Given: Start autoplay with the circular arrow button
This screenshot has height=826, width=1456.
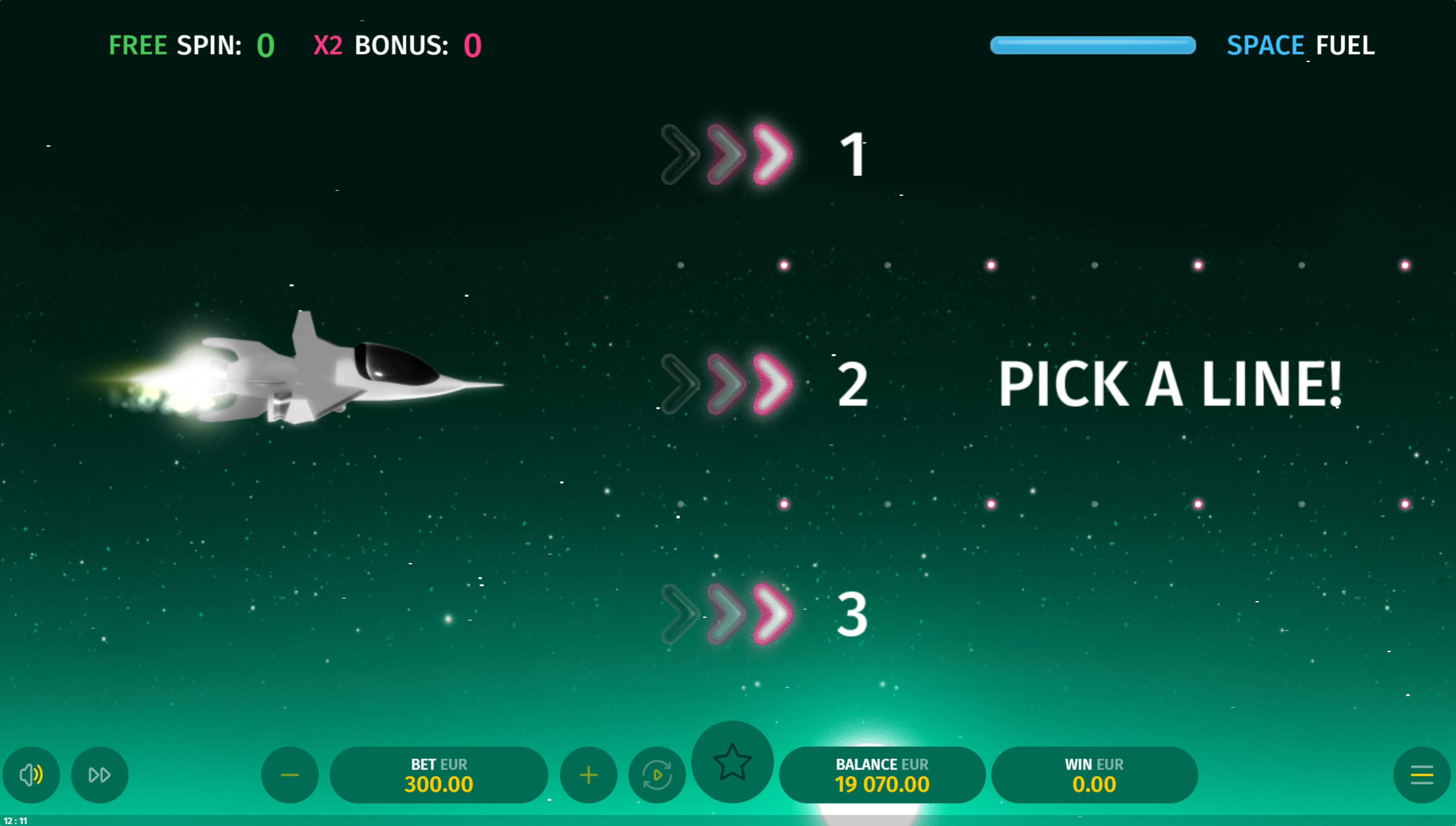Looking at the screenshot, I should click(657, 774).
